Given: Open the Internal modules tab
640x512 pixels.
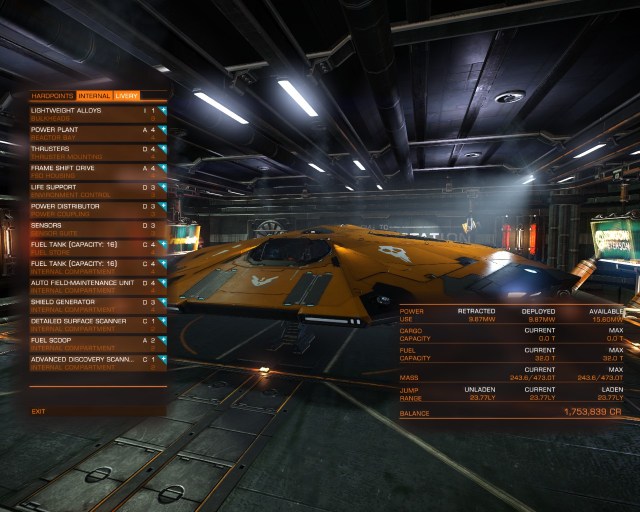Looking at the screenshot, I should 95,96.
